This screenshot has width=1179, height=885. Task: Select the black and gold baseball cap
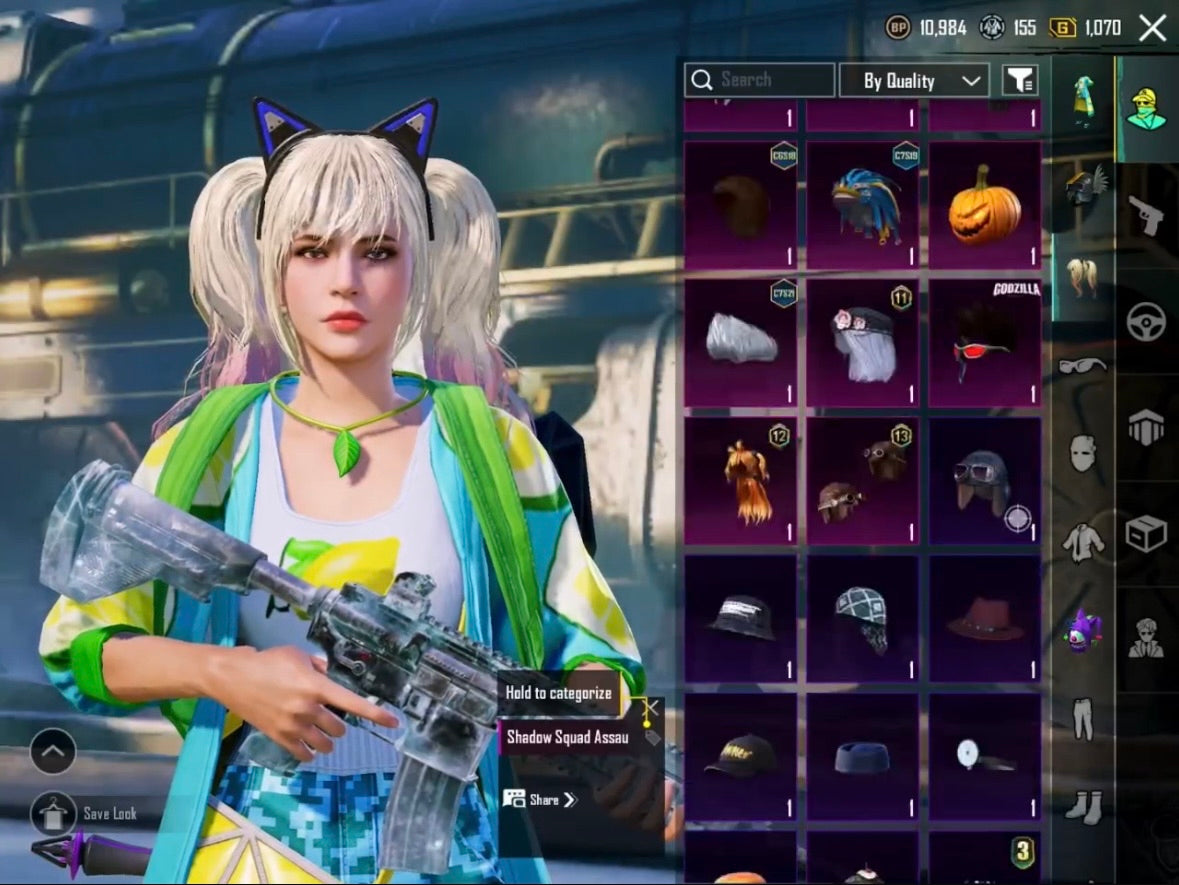[x=740, y=757]
